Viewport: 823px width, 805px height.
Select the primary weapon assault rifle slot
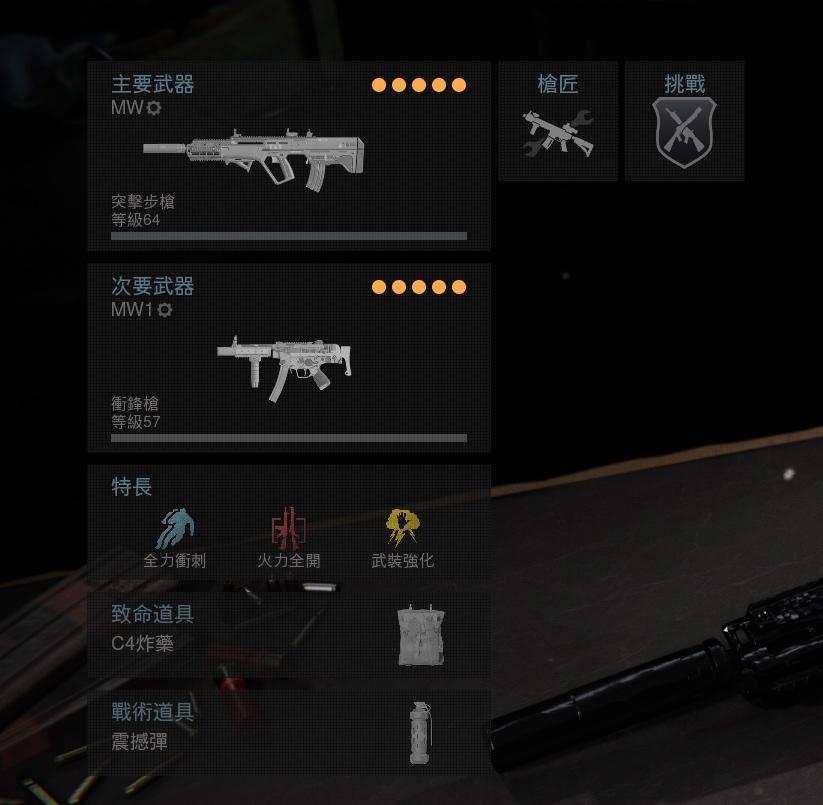click(288, 157)
